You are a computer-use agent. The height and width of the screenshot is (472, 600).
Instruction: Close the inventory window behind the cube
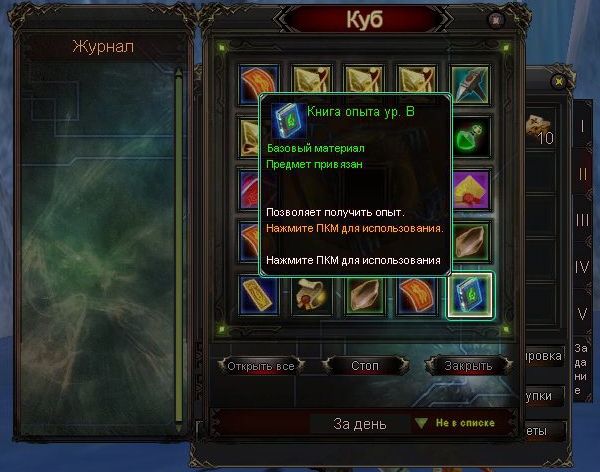558,81
